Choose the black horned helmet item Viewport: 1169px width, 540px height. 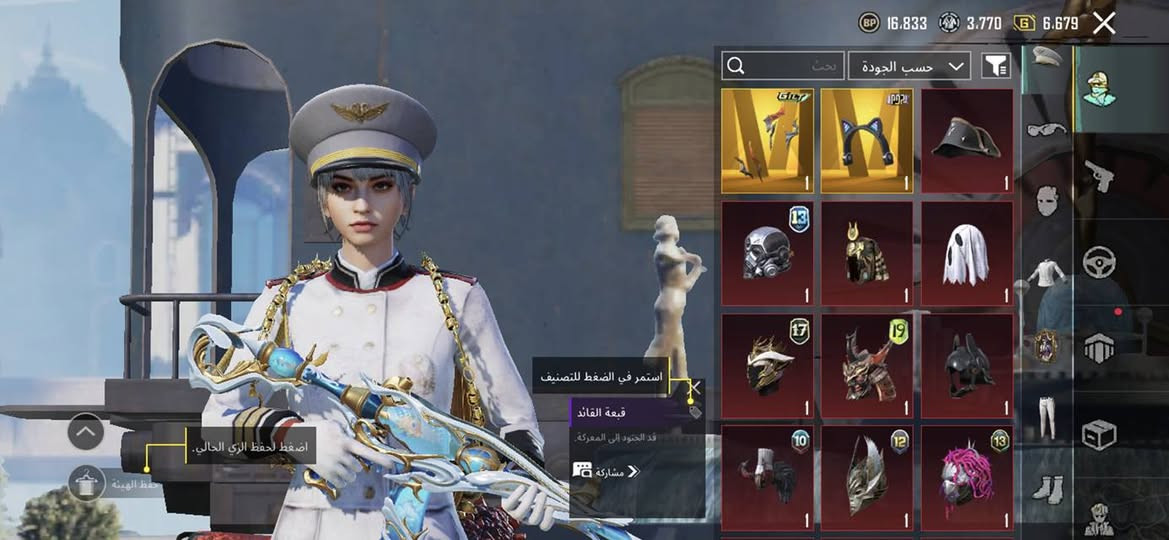coord(967,366)
